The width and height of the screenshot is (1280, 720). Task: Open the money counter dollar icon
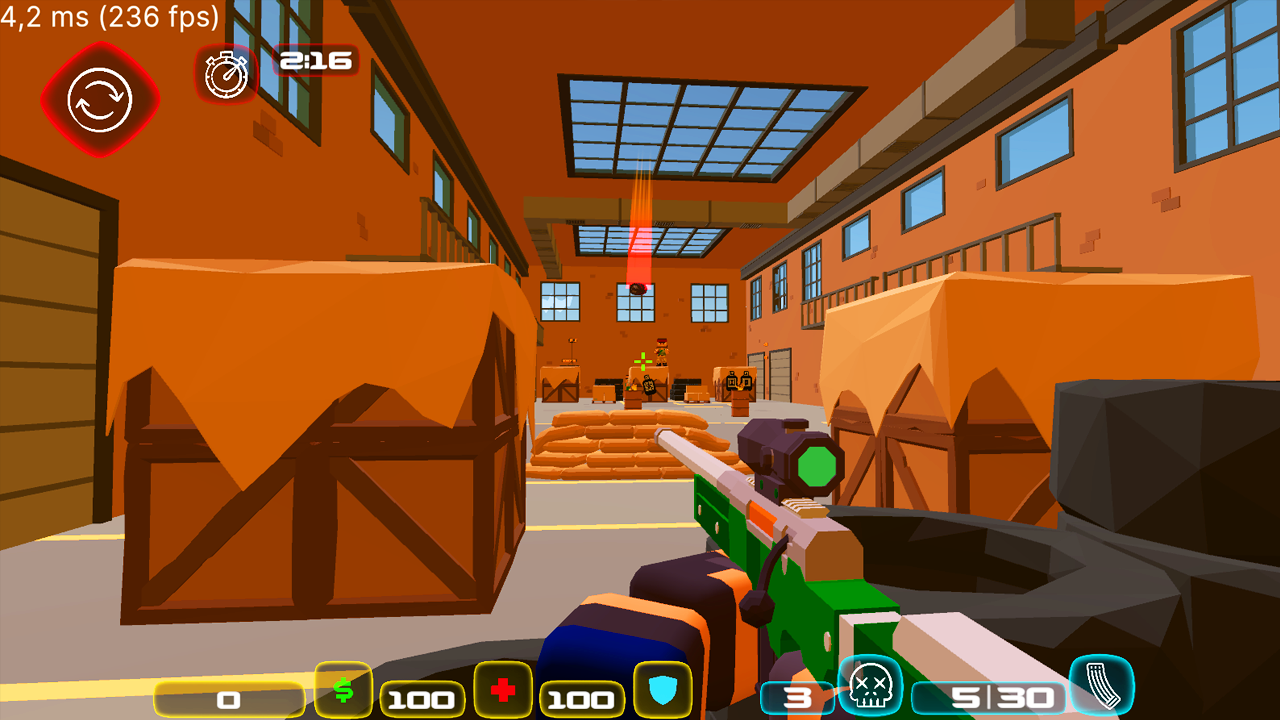[344, 690]
